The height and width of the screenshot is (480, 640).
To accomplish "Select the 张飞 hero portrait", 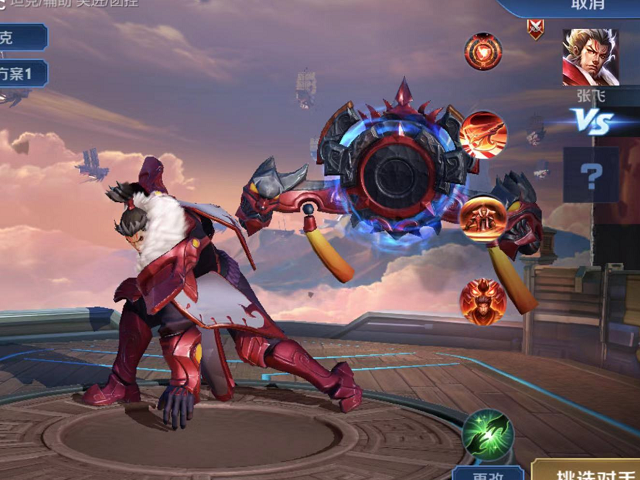I will pos(590,57).
